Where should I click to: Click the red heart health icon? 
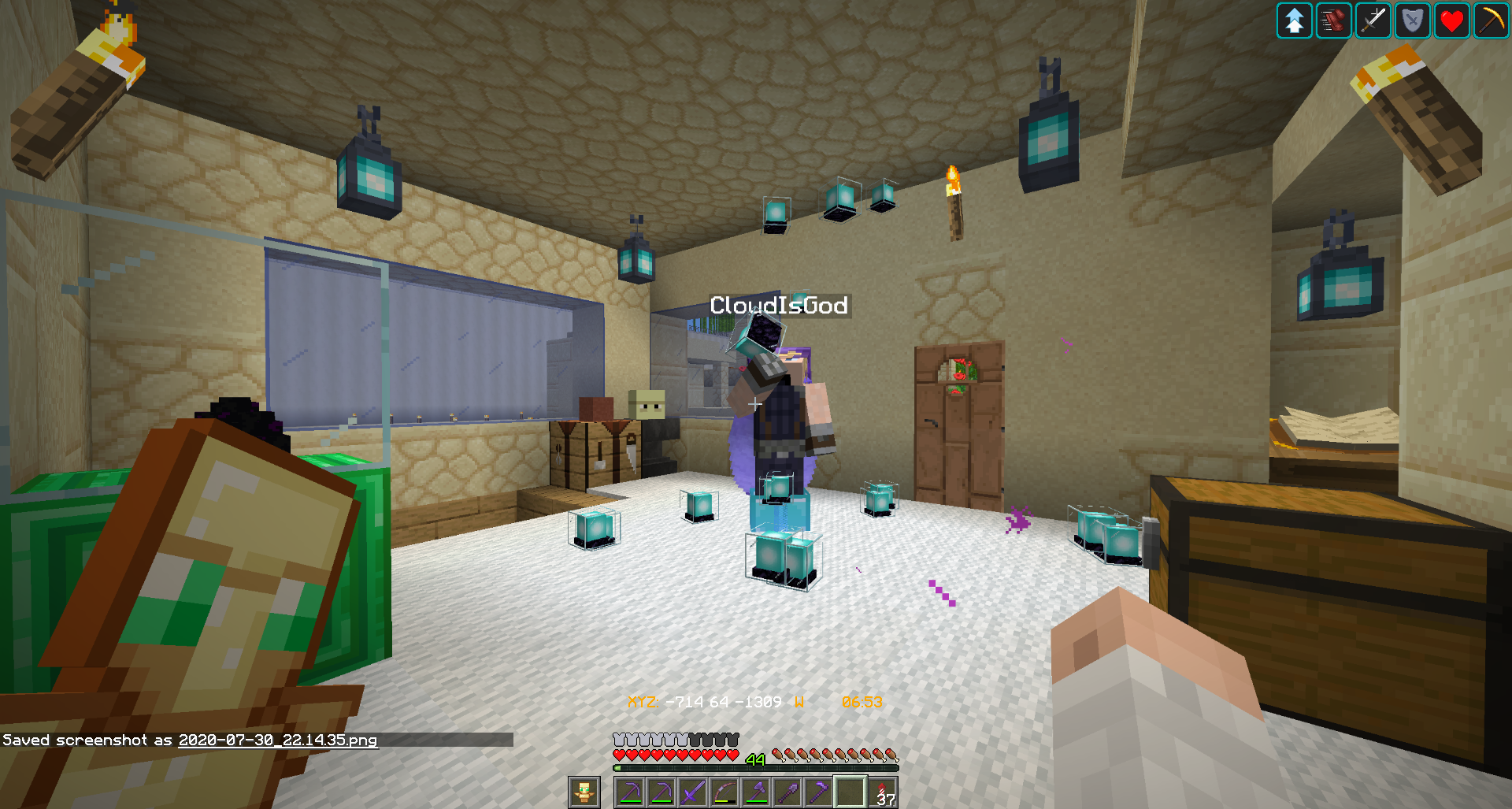click(x=1451, y=21)
